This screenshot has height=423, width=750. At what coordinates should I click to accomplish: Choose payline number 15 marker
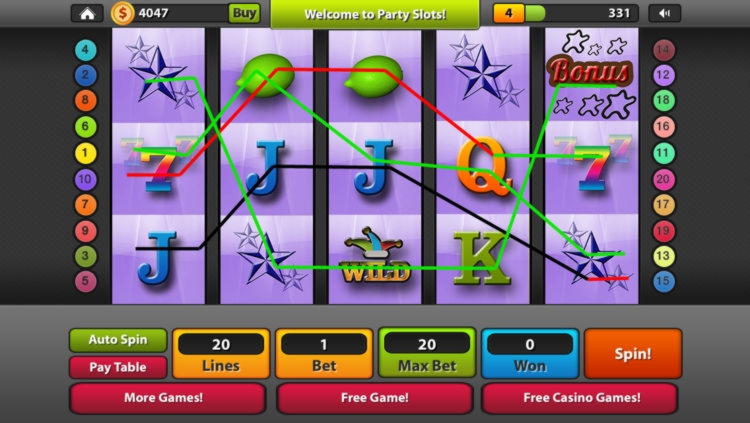coord(663,282)
